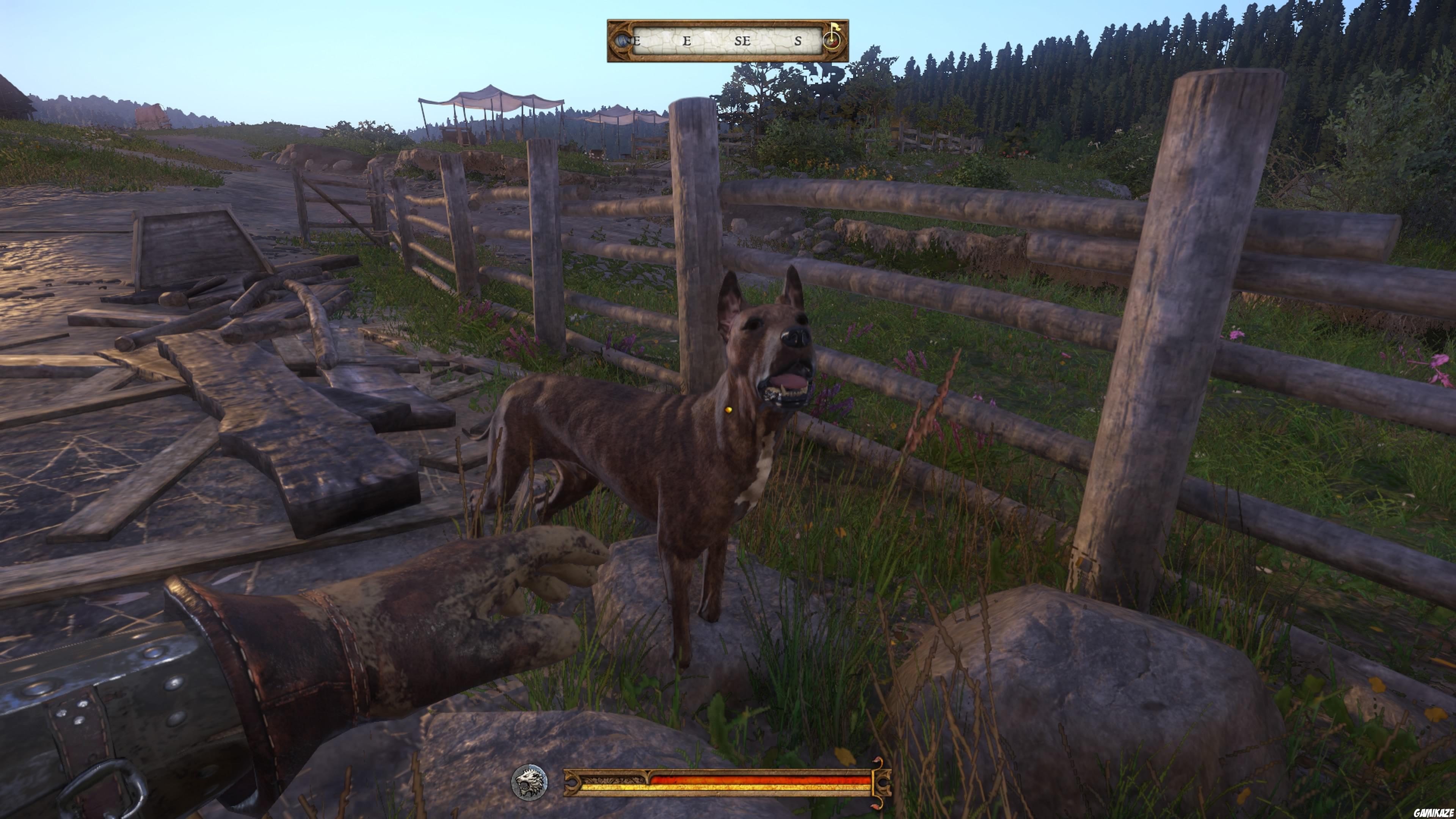
Task: Click the SE label on the compass
Action: [x=742, y=42]
